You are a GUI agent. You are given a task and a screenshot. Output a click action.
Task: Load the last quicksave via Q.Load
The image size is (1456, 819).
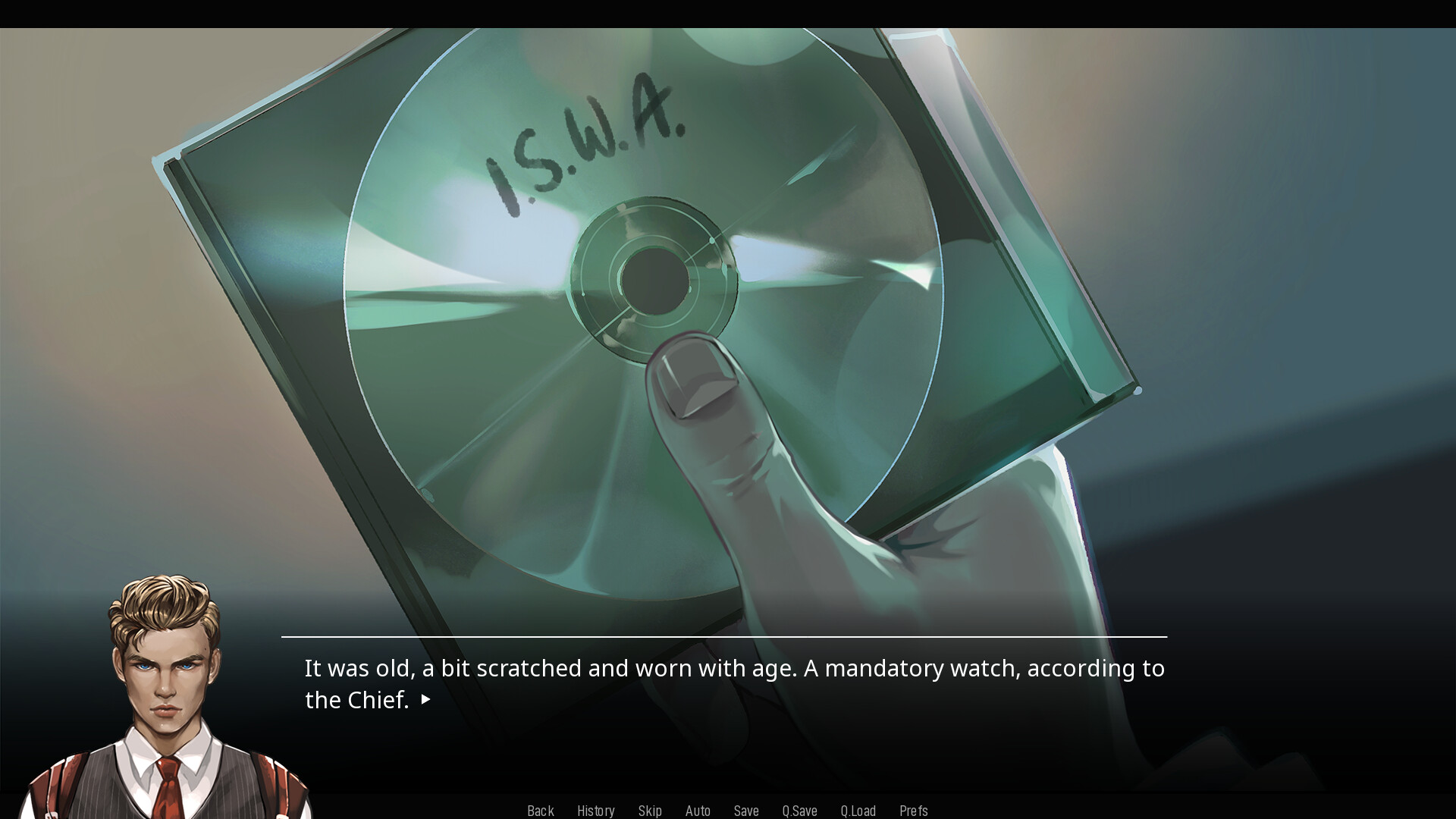click(858, 810)
